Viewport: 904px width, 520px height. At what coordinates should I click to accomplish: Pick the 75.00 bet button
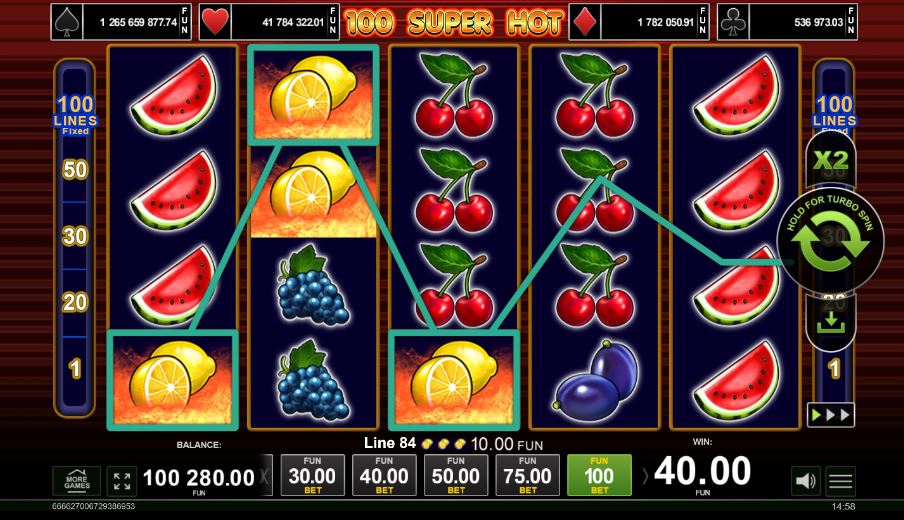click(528, 476)
